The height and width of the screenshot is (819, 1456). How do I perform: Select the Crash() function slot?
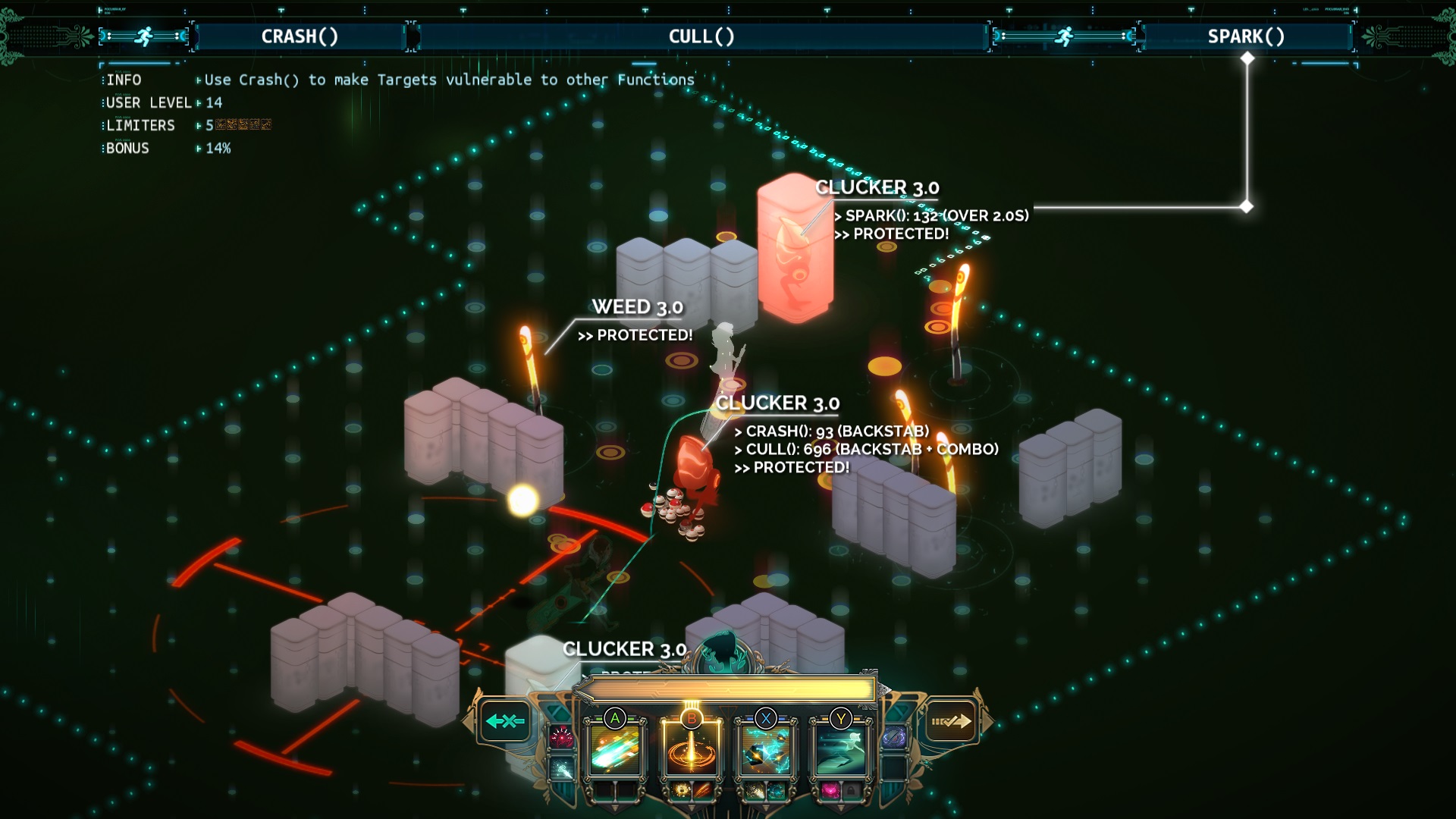(x=614, y=749)
